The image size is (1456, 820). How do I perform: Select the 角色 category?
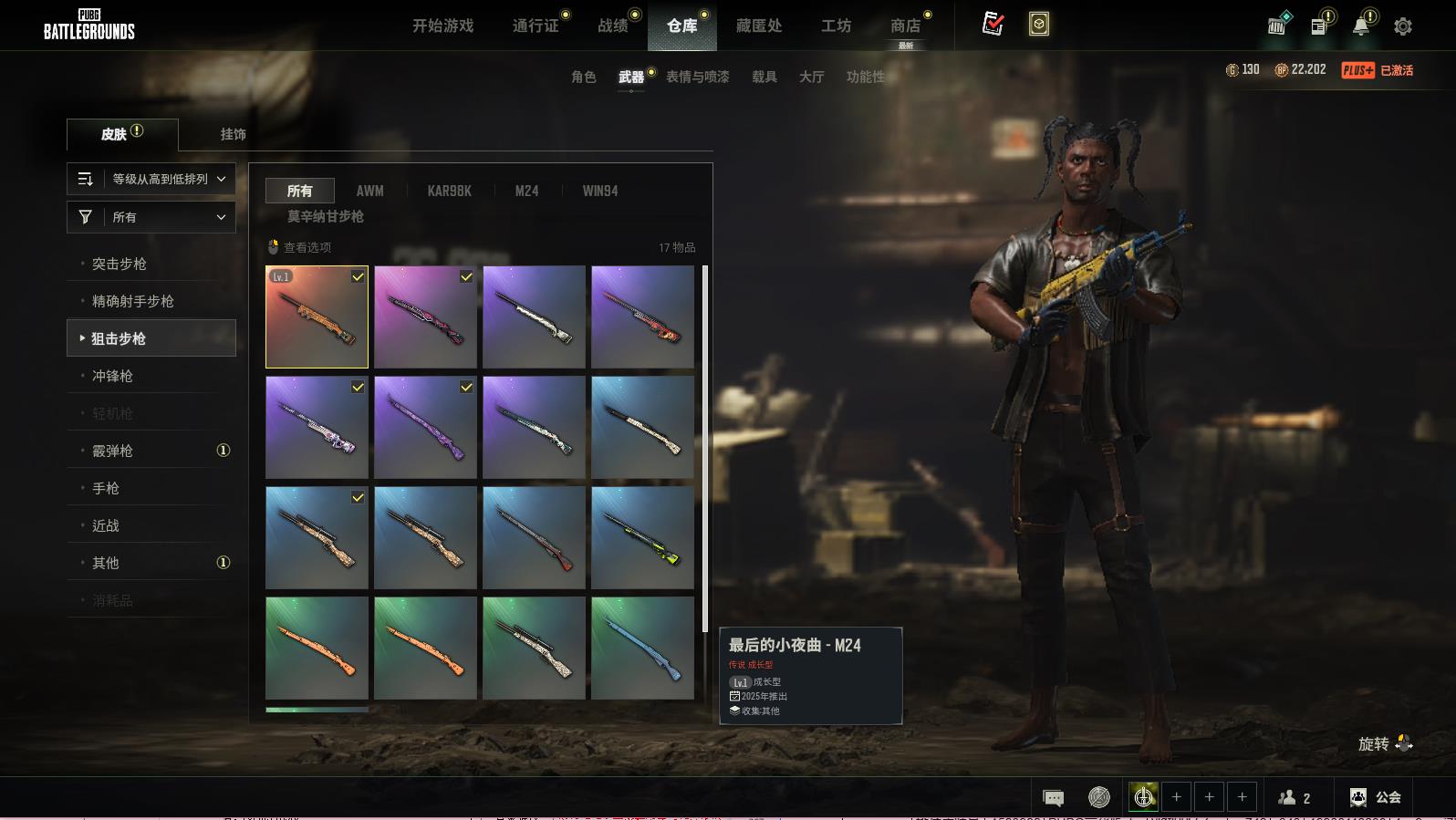click(x=584, y=77)
